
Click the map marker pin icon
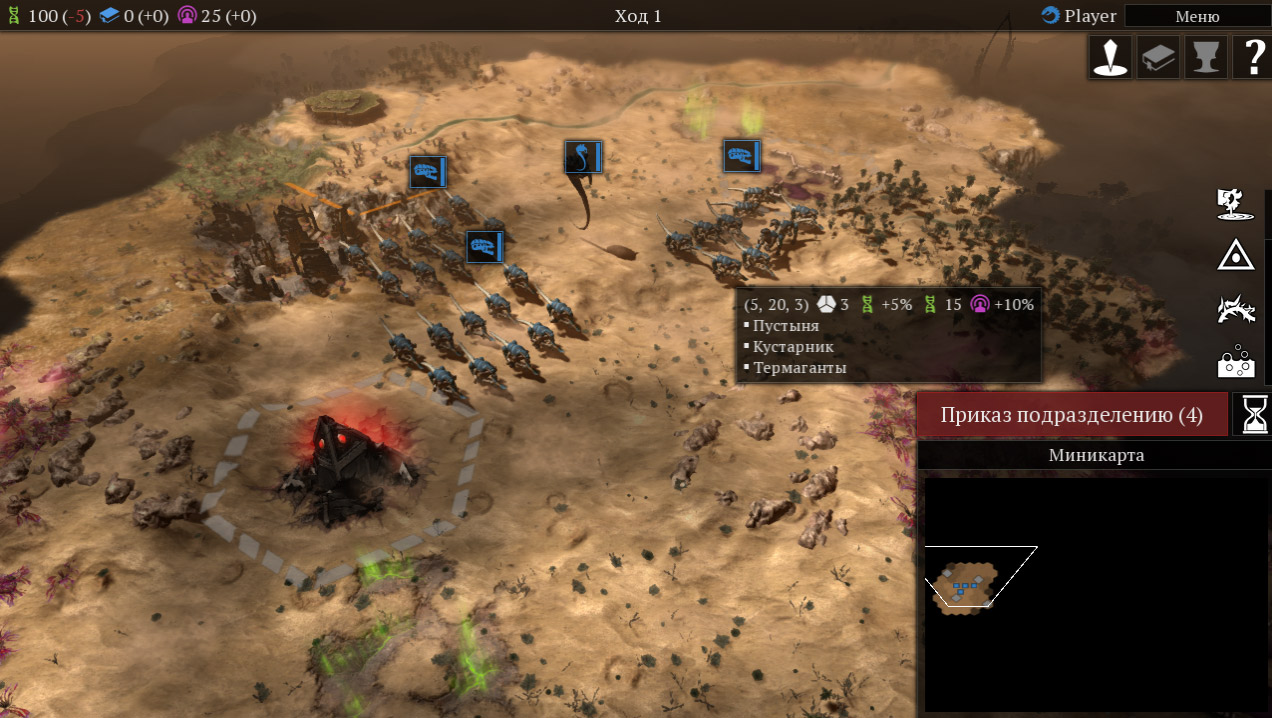coord(1110,57)
